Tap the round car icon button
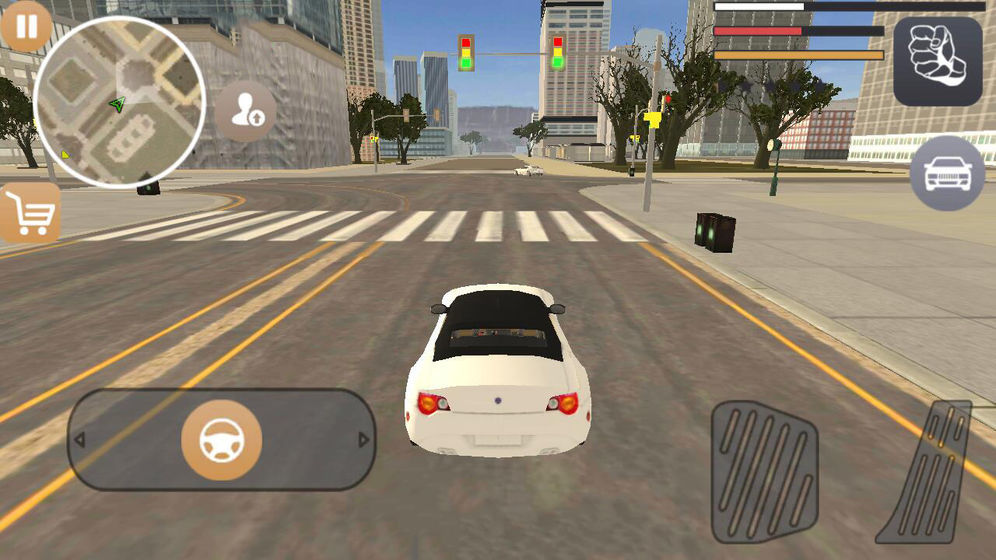 [947, 173]
